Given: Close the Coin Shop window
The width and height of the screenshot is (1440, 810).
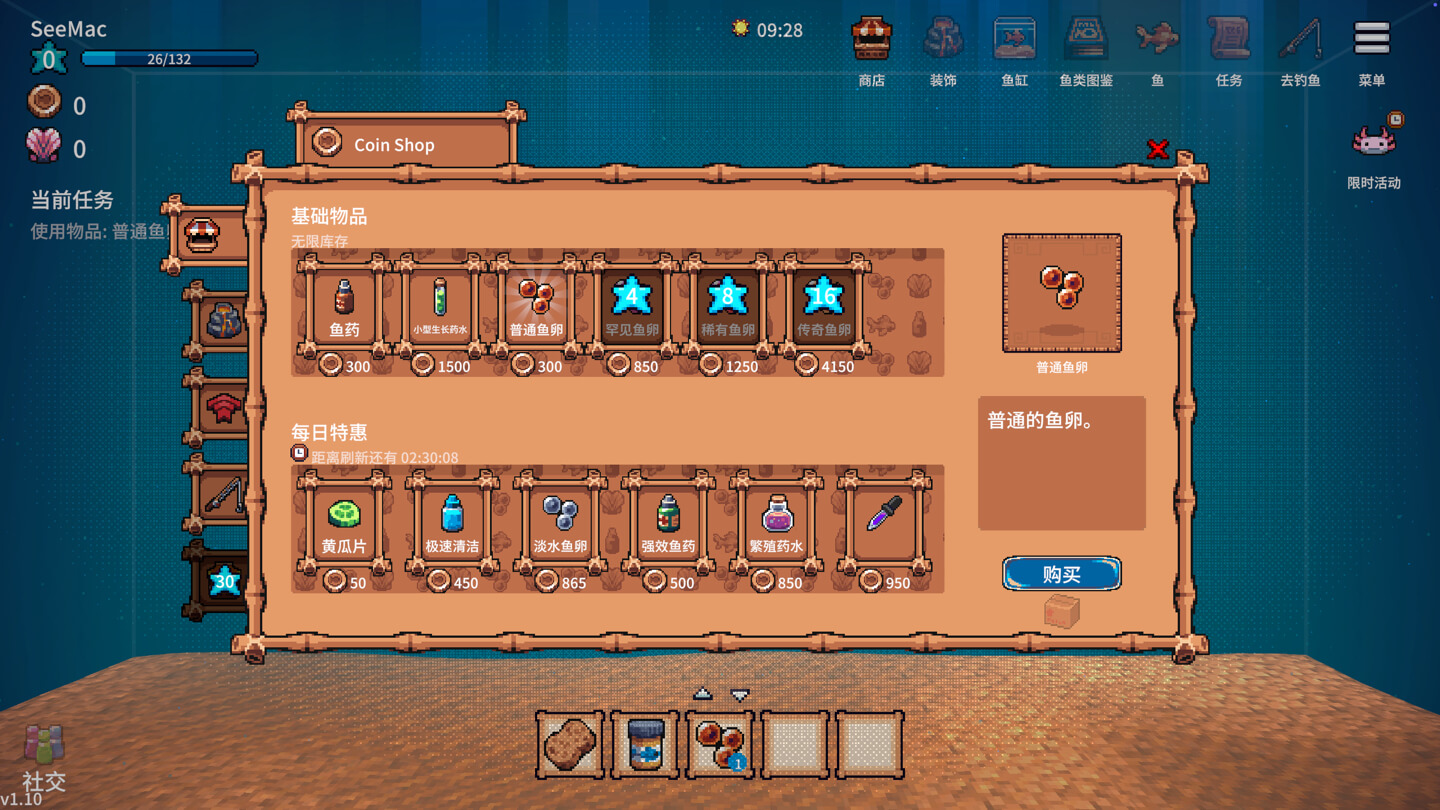Looking at the screenshot, I should click(x=1157, y=150).
